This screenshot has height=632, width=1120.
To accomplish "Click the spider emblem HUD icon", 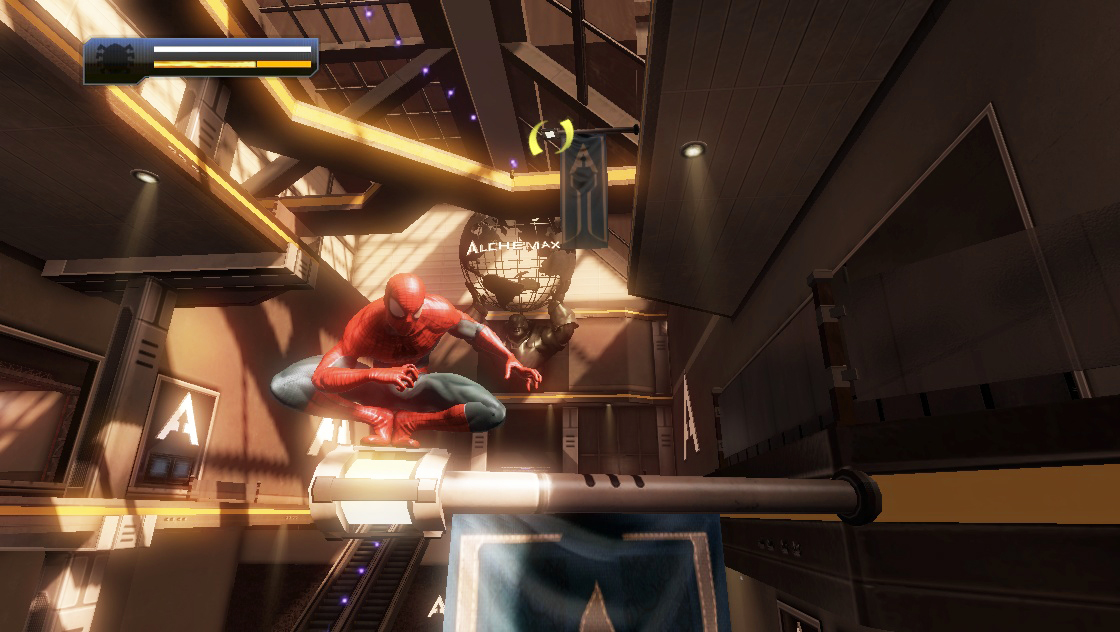I will 115,60.
